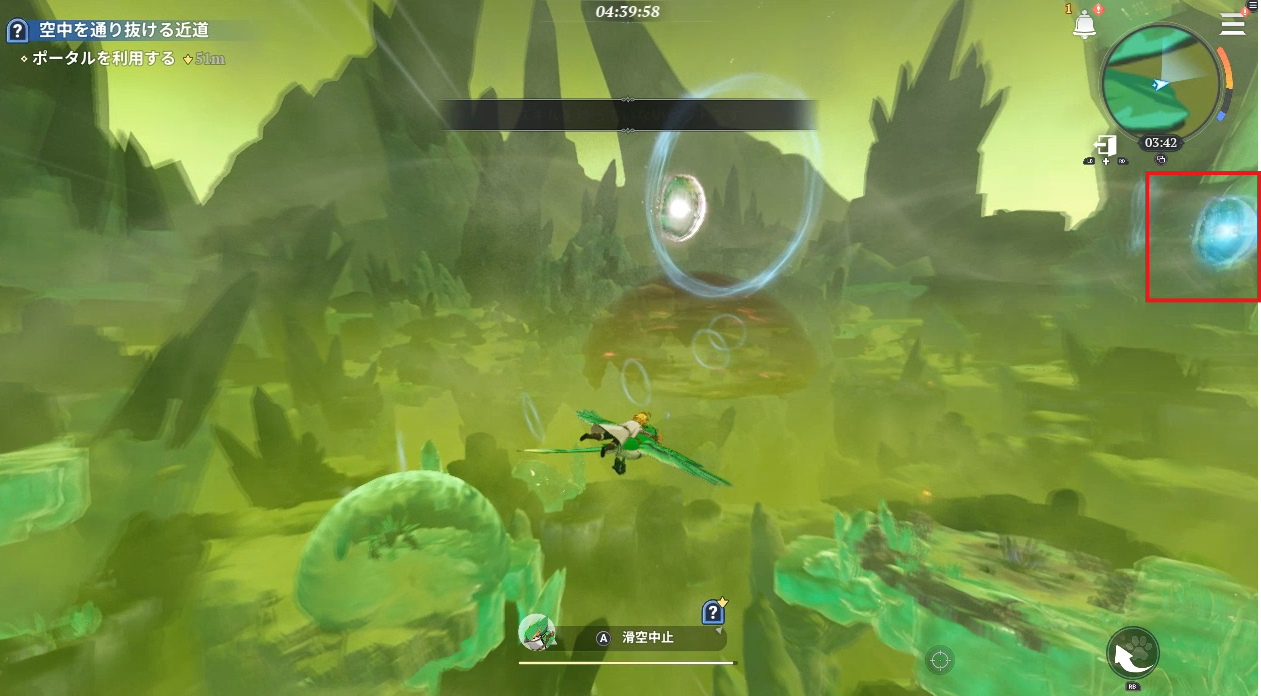Activate the paw print companion ability
Image resolution: width=1261 pixels, height=696 pixels.
[1133, 655]
